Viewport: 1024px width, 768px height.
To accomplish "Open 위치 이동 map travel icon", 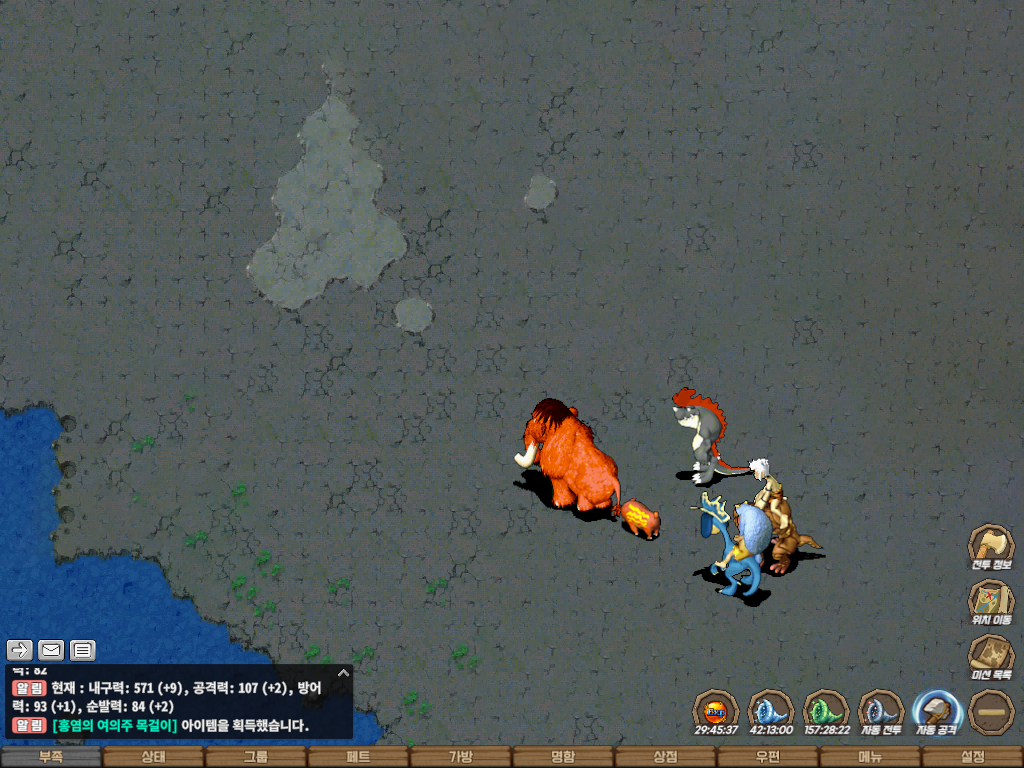I will click(991, 599).
